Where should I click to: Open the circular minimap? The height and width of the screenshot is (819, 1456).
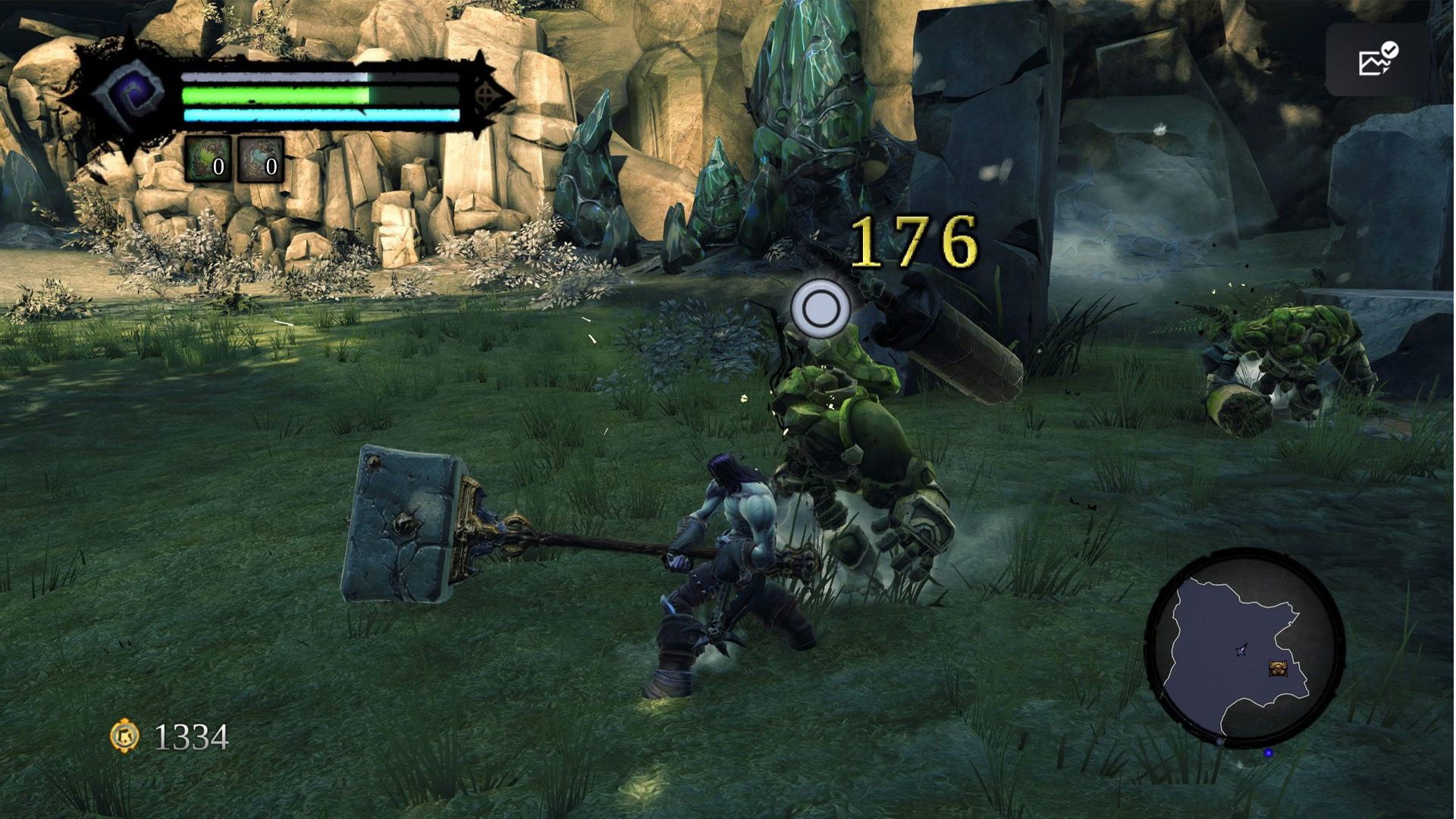(x=1244, y=649)
